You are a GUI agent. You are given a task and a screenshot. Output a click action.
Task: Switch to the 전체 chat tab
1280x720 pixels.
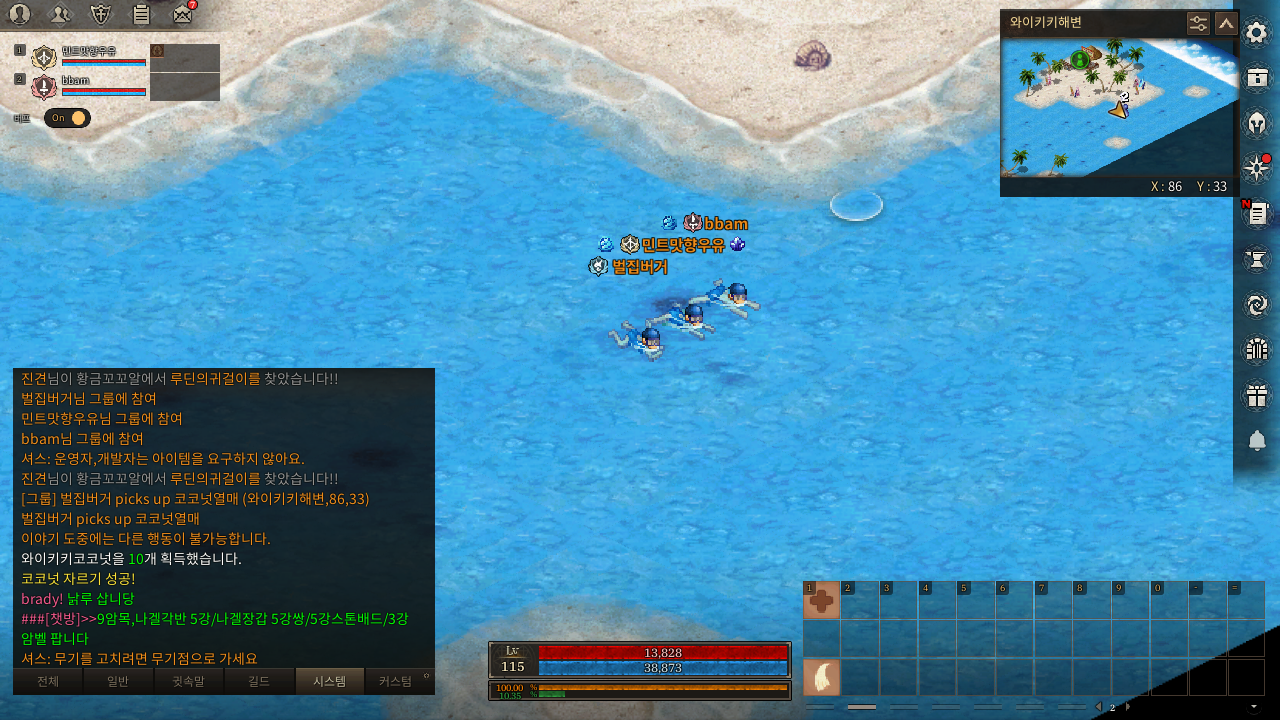coord(47,681)
